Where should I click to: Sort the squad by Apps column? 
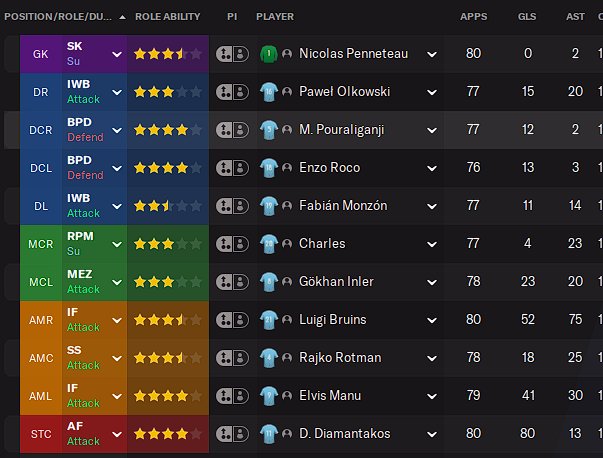point(473,17)
